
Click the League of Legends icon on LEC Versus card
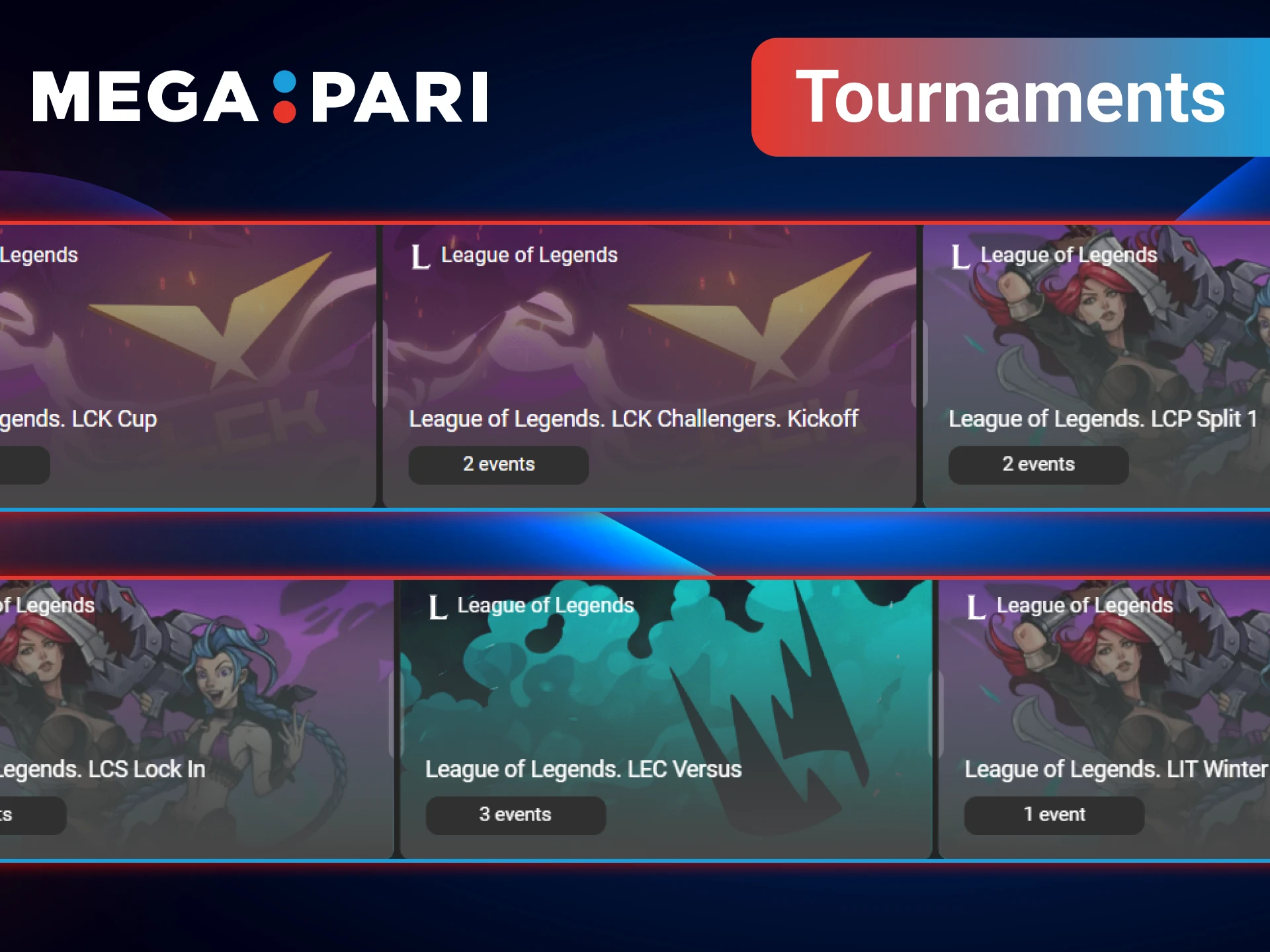437,606
